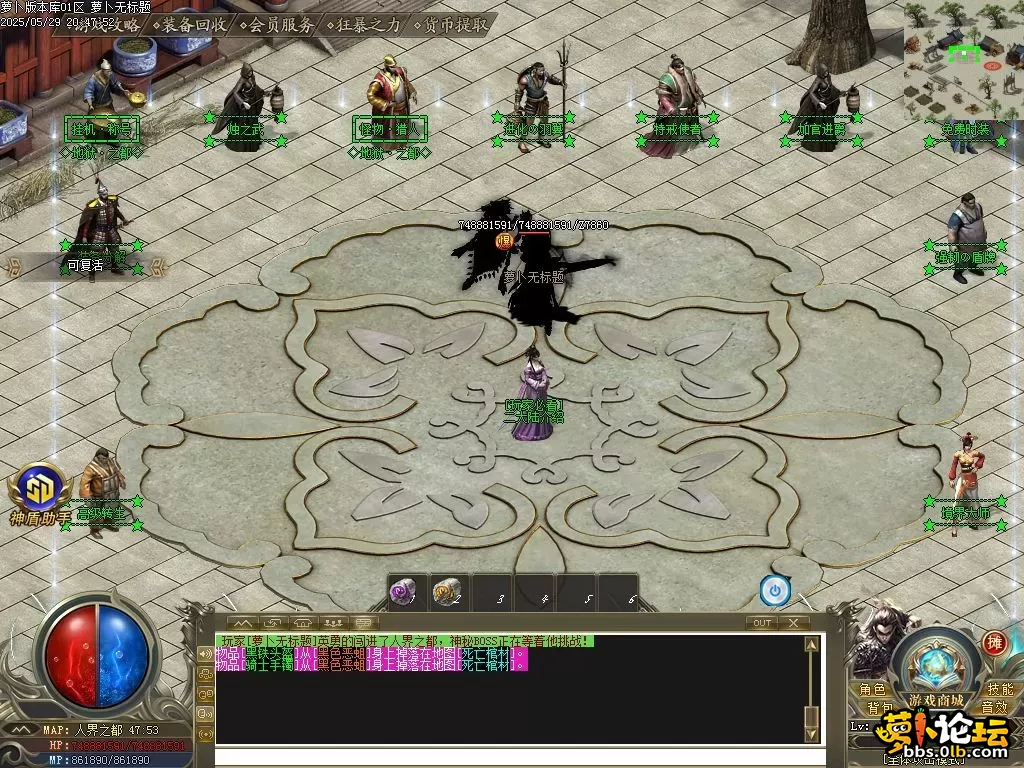Open the 技能 skills panel
This screenshot has width=1024, height=768.
click(x=999, y=689)
